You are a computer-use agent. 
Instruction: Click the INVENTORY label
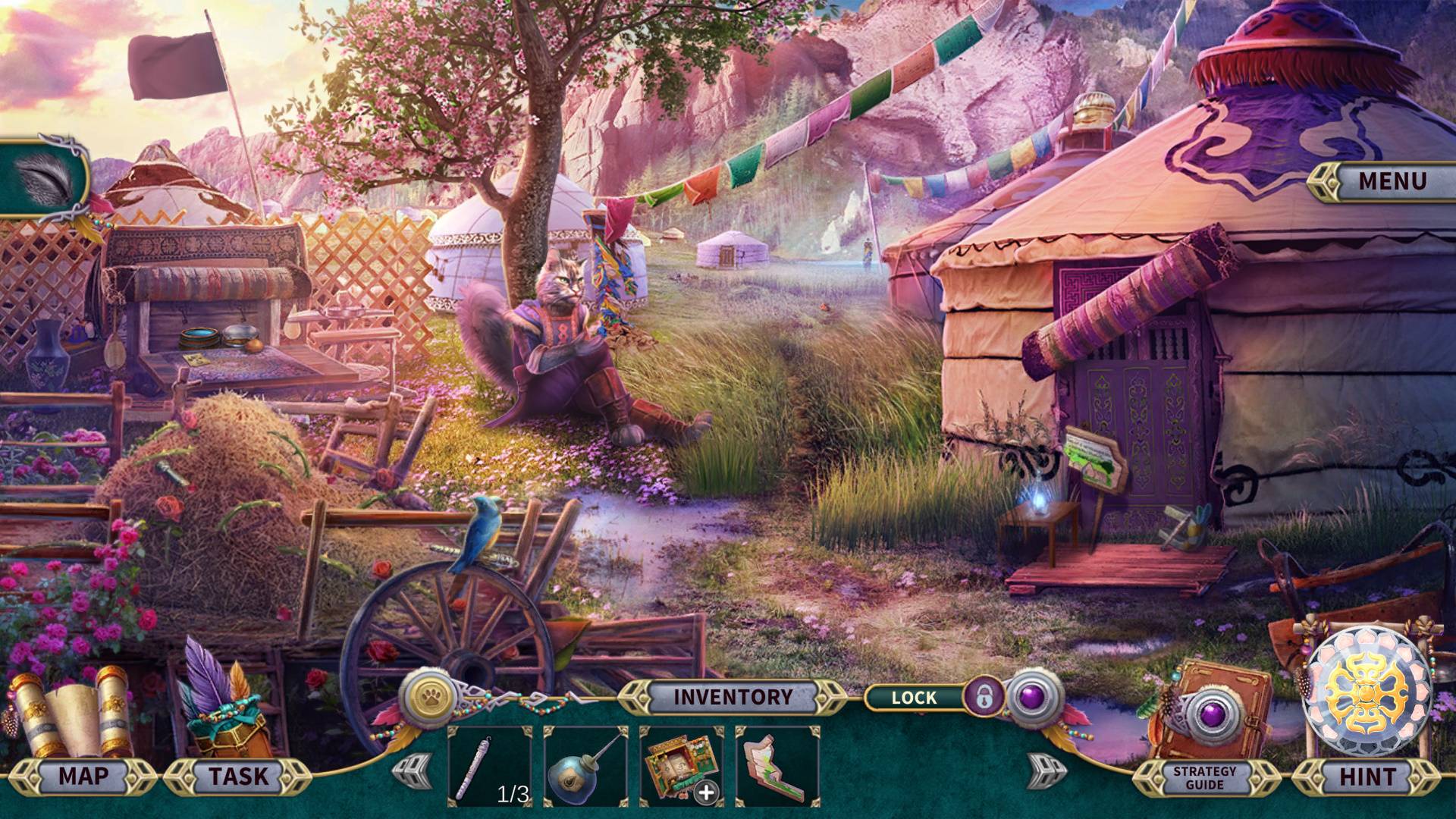coord(733,696)
